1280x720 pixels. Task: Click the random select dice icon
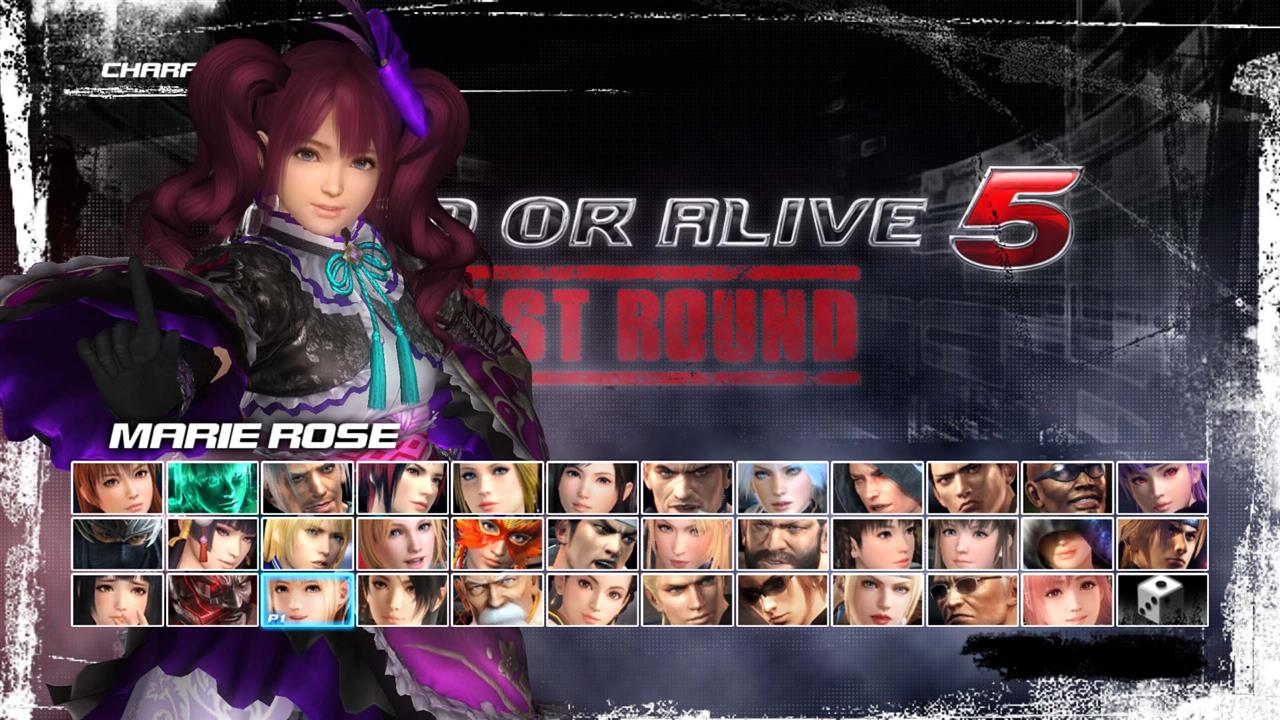[1160, 600]
